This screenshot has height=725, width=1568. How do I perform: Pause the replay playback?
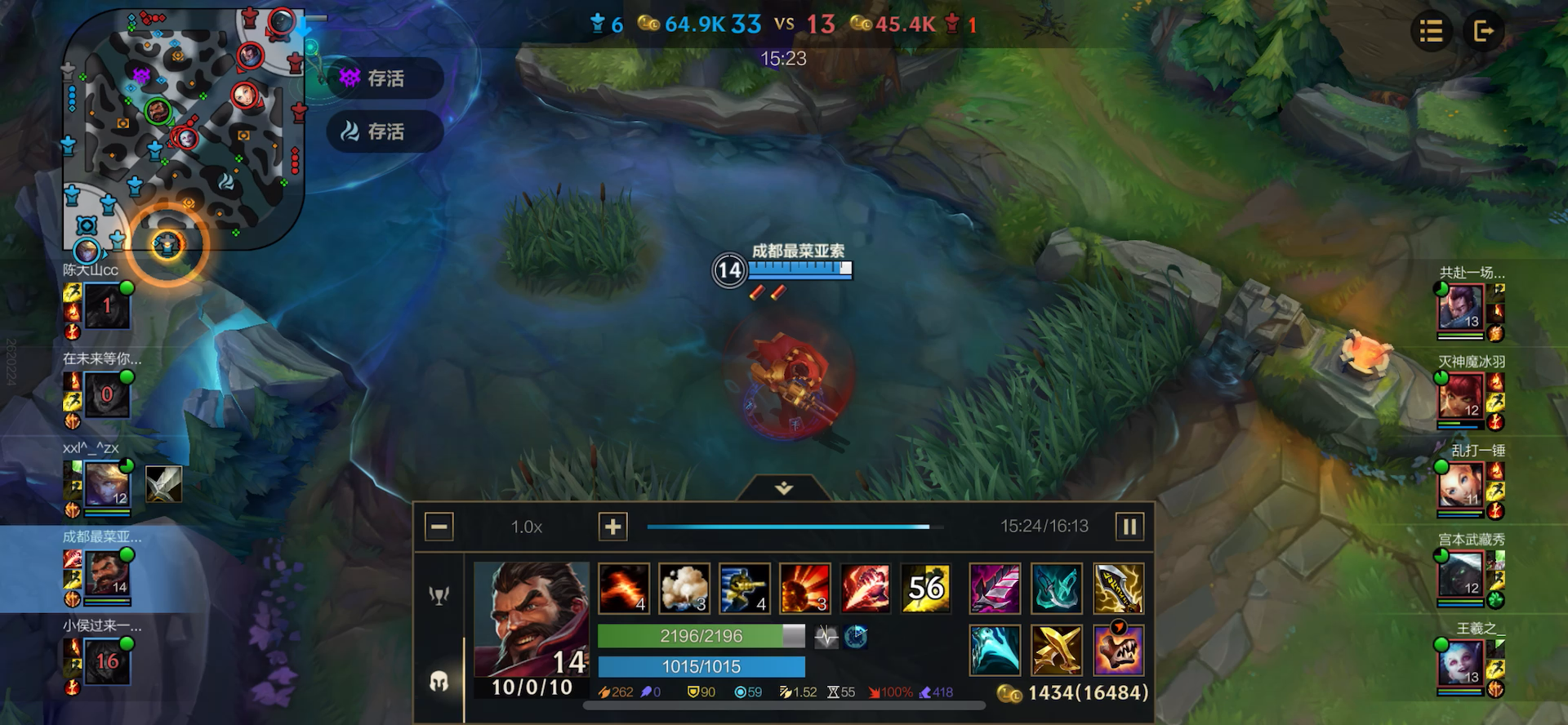click(x=1129, y=527)
